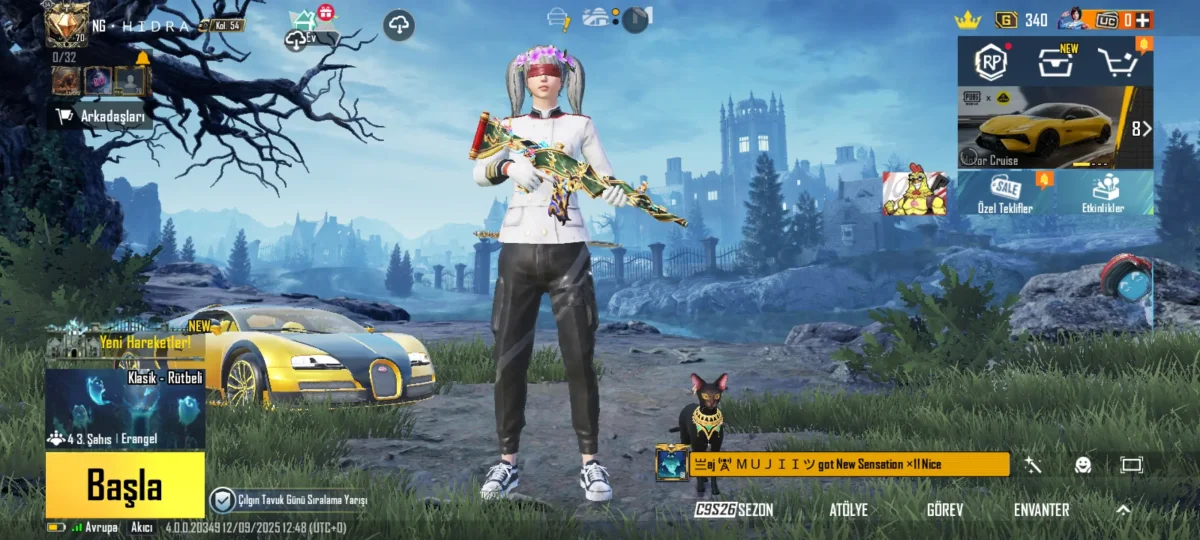Open the shopping cart store

pos(1121,62)
